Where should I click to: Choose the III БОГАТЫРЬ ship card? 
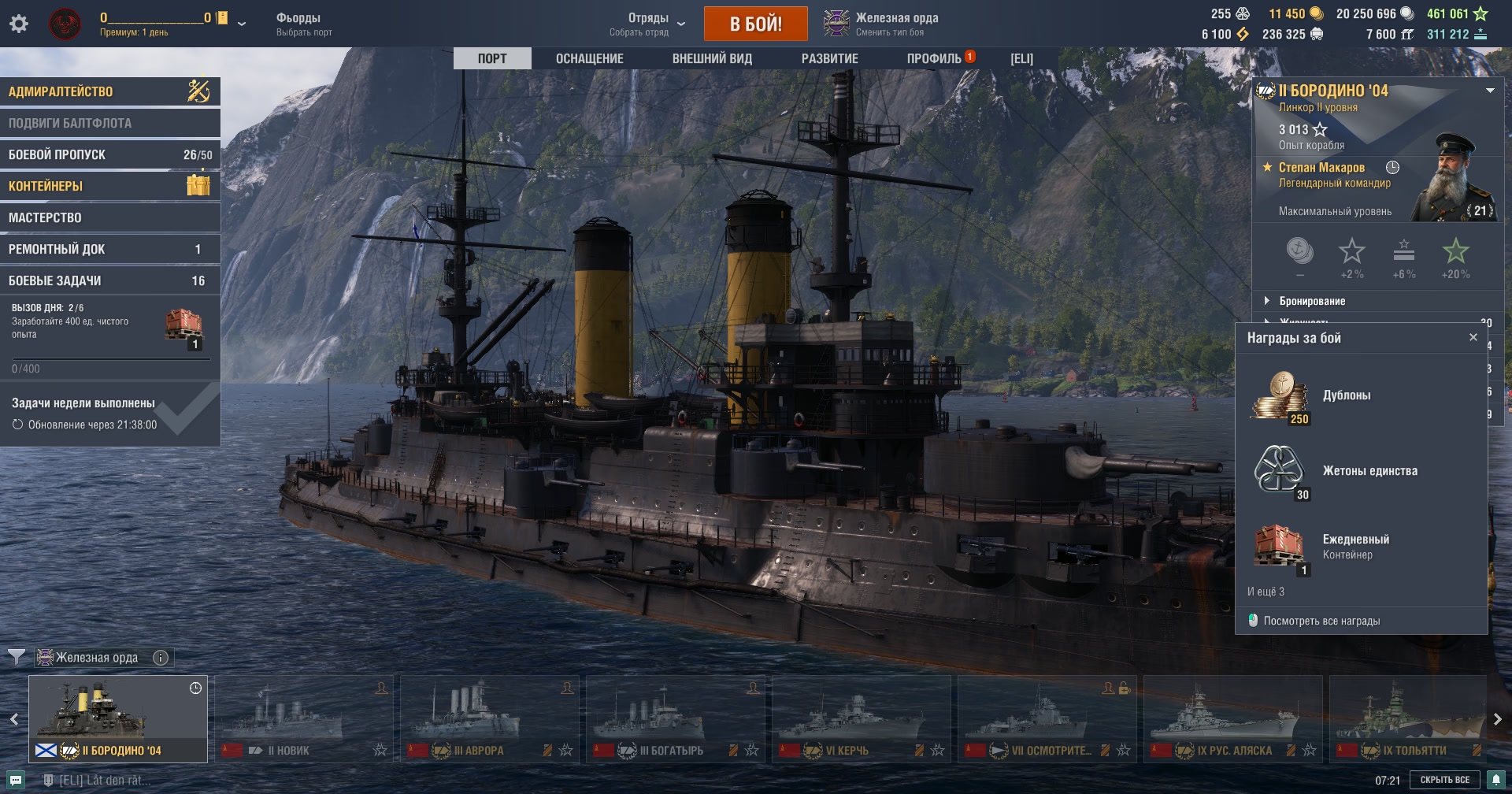point(675,718)
